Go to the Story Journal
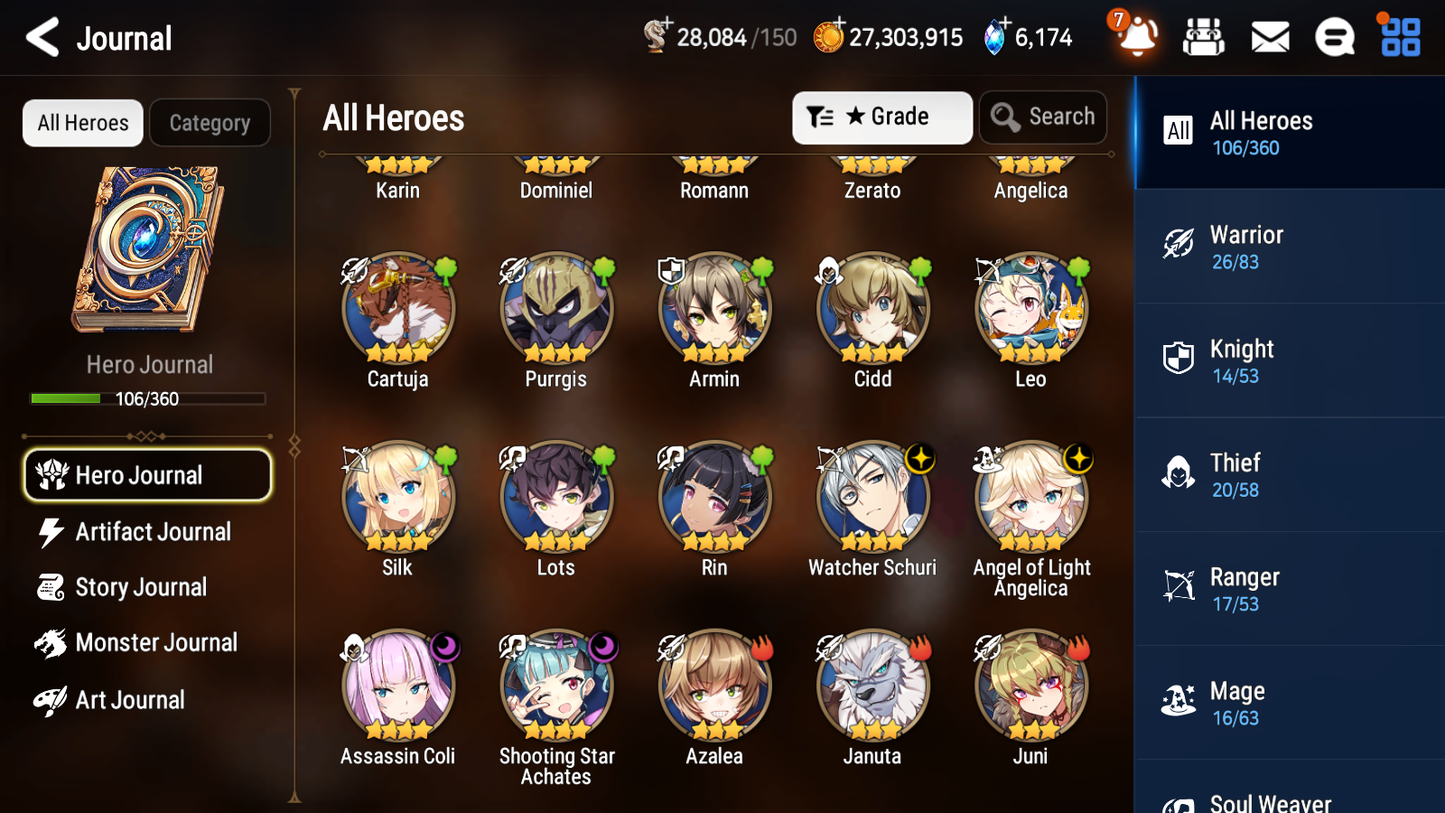 coord(140,587)
